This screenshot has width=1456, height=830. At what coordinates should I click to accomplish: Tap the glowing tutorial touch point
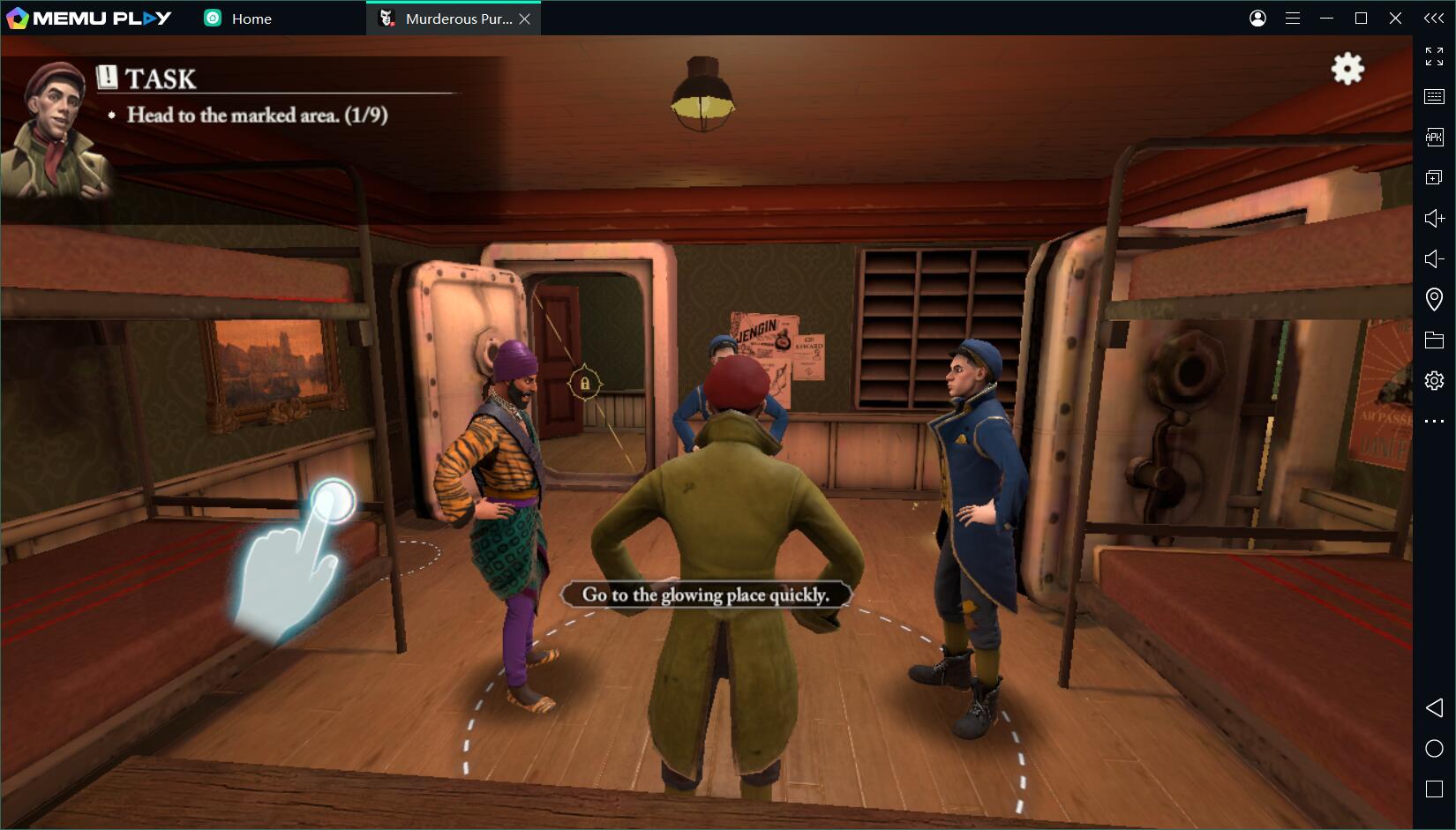(333, 501)
